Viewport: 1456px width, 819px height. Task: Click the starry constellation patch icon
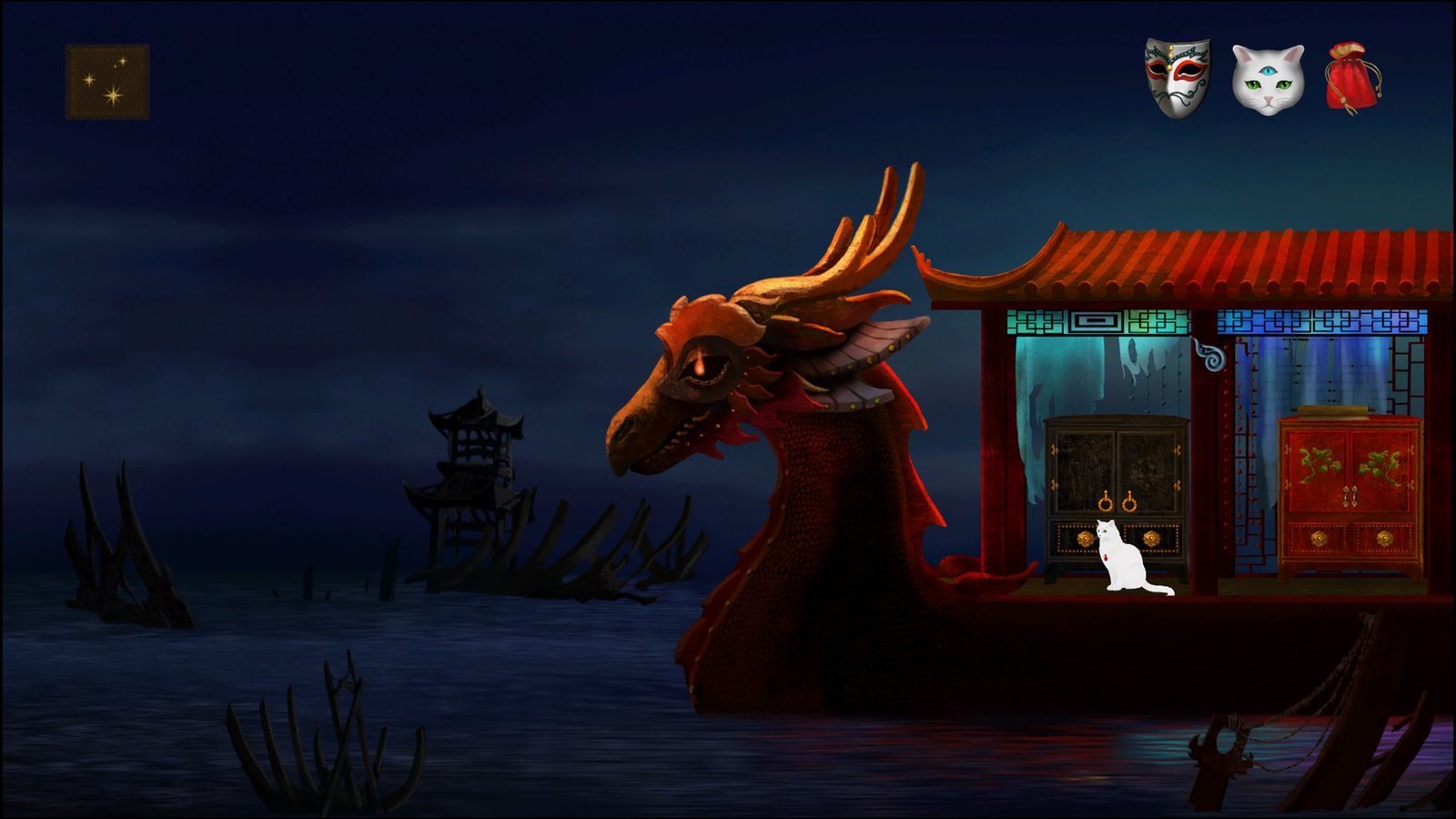[x=106, y=80]
